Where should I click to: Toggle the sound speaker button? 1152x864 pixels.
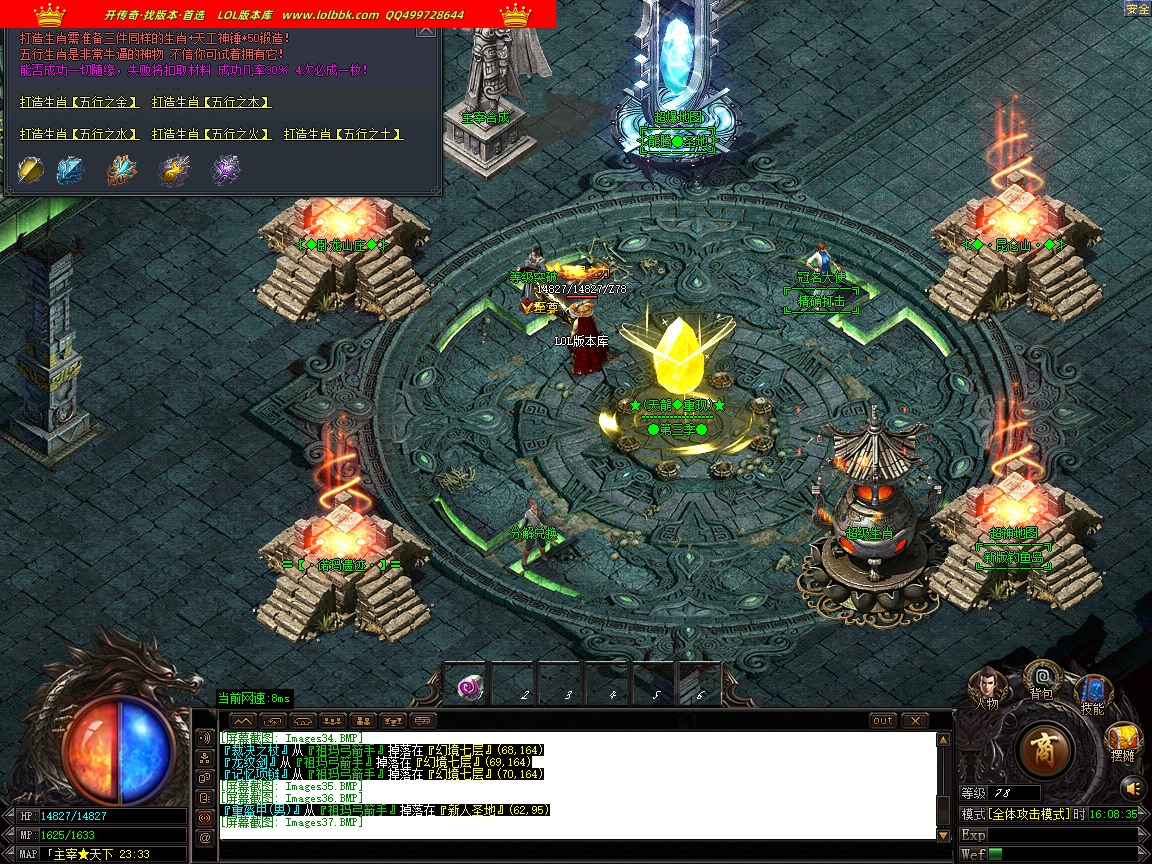tap(1128, 785)
